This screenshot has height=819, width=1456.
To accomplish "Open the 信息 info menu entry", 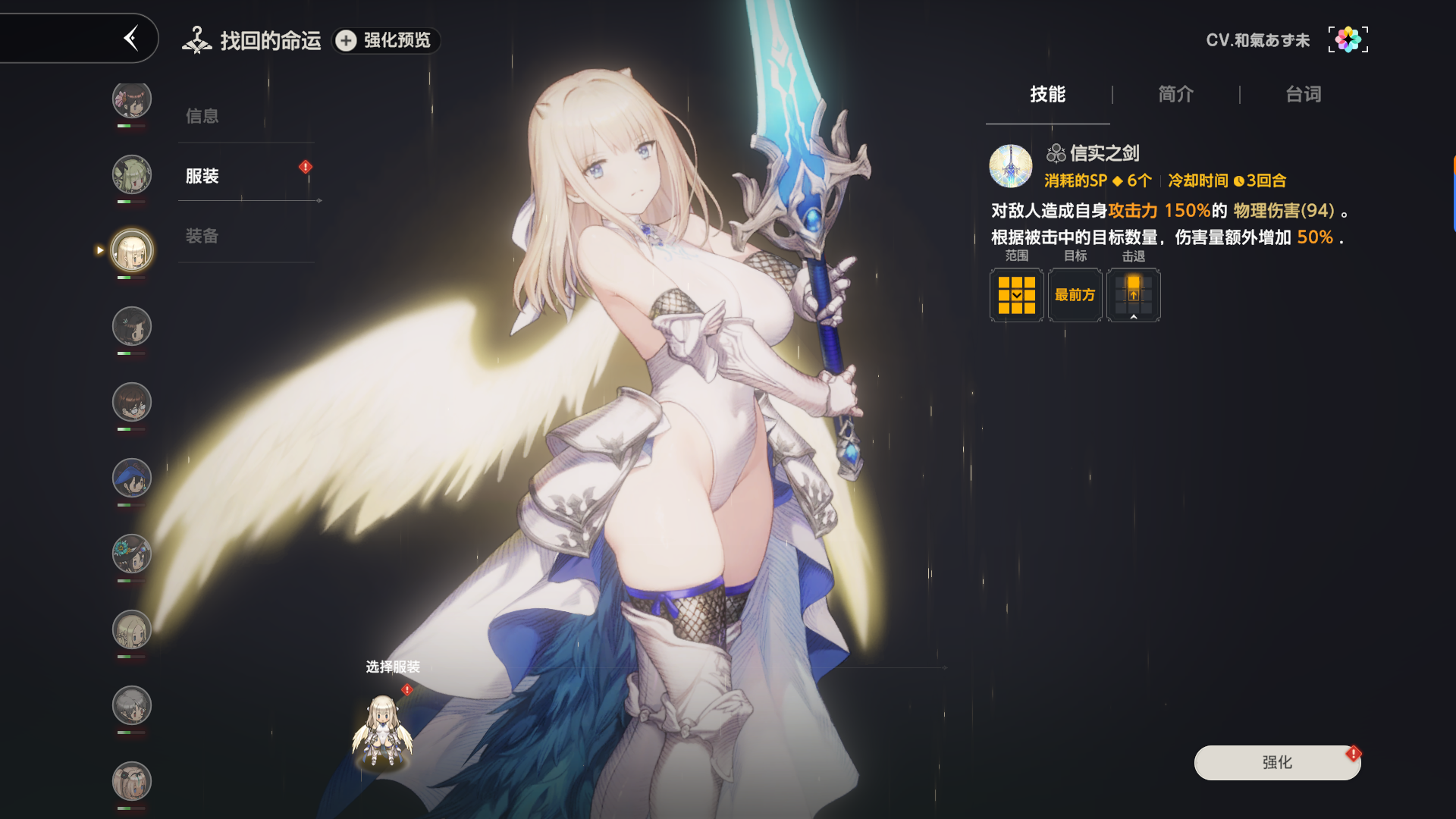I will [202, 116].
